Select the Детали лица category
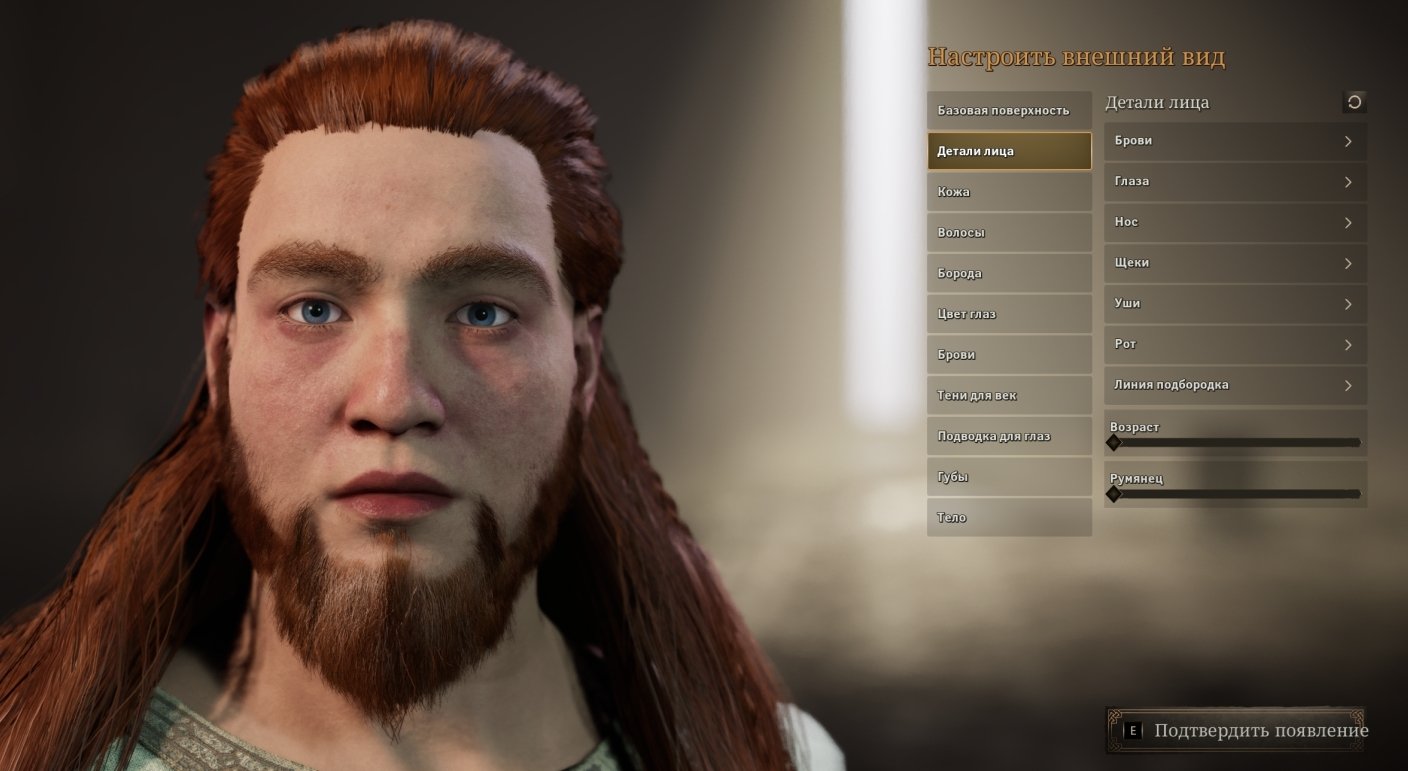 pyautogui.click(x=1008, y=151)
